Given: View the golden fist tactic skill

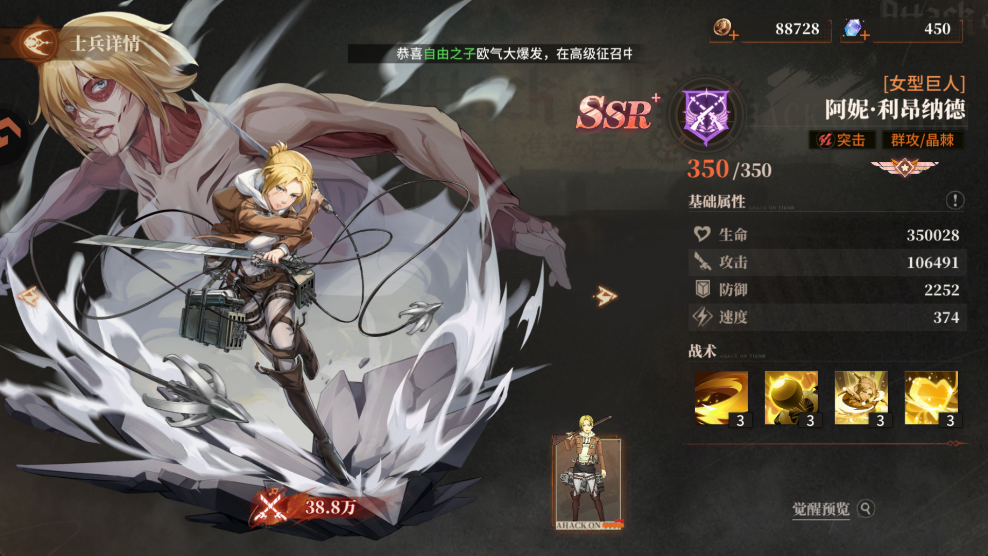Looking at the screenshot, I should click(791, 398).
